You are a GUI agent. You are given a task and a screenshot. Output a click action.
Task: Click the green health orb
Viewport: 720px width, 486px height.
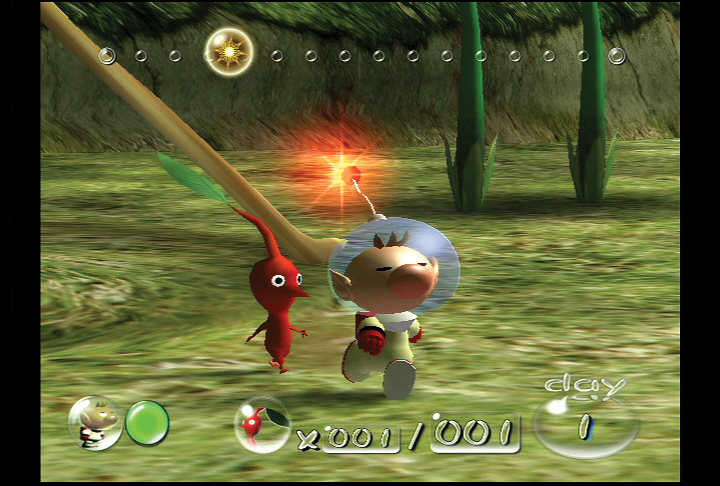[x=147, y=423]
